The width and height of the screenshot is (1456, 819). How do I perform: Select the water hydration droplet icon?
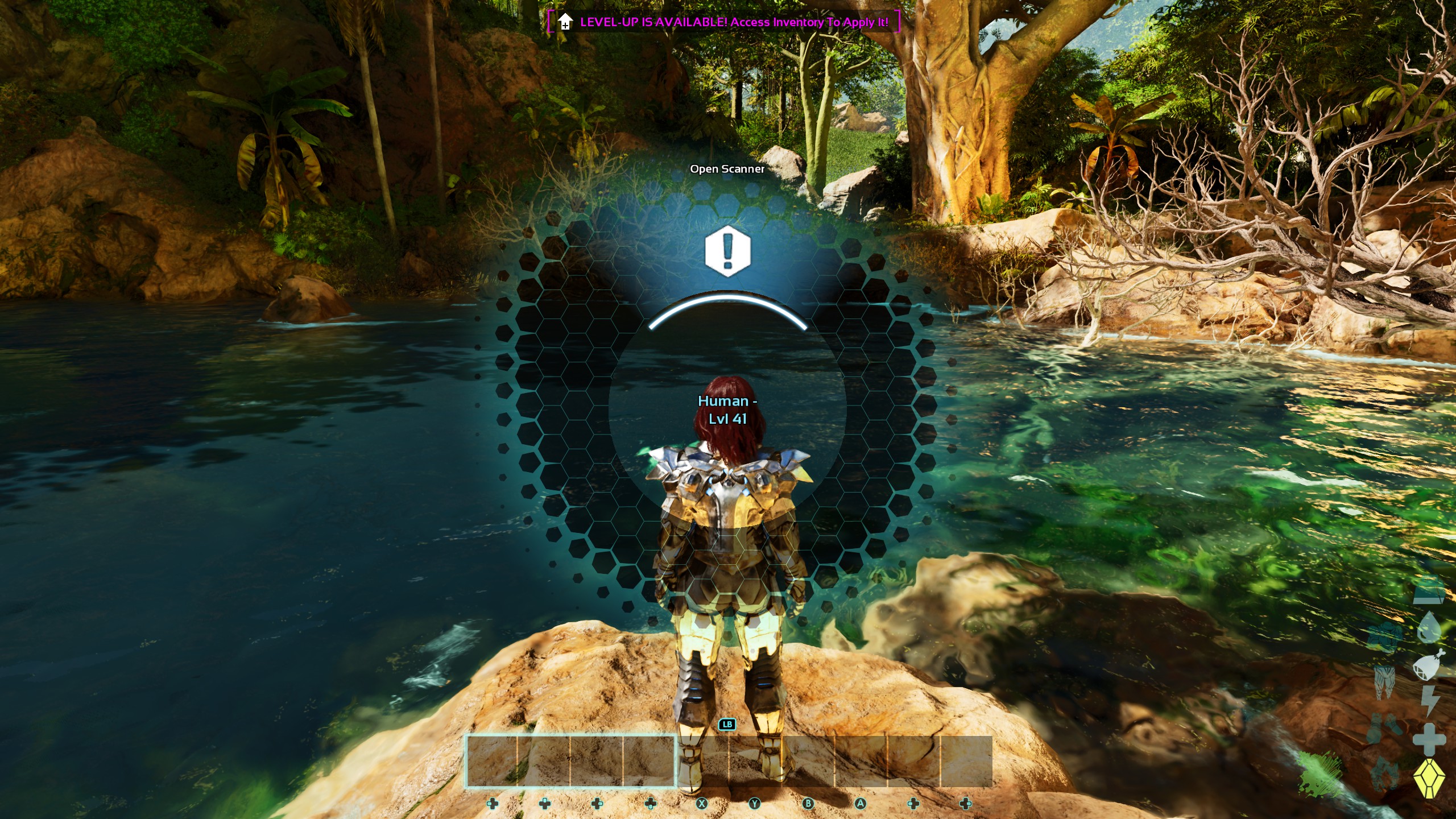(x=1430, y=626)
